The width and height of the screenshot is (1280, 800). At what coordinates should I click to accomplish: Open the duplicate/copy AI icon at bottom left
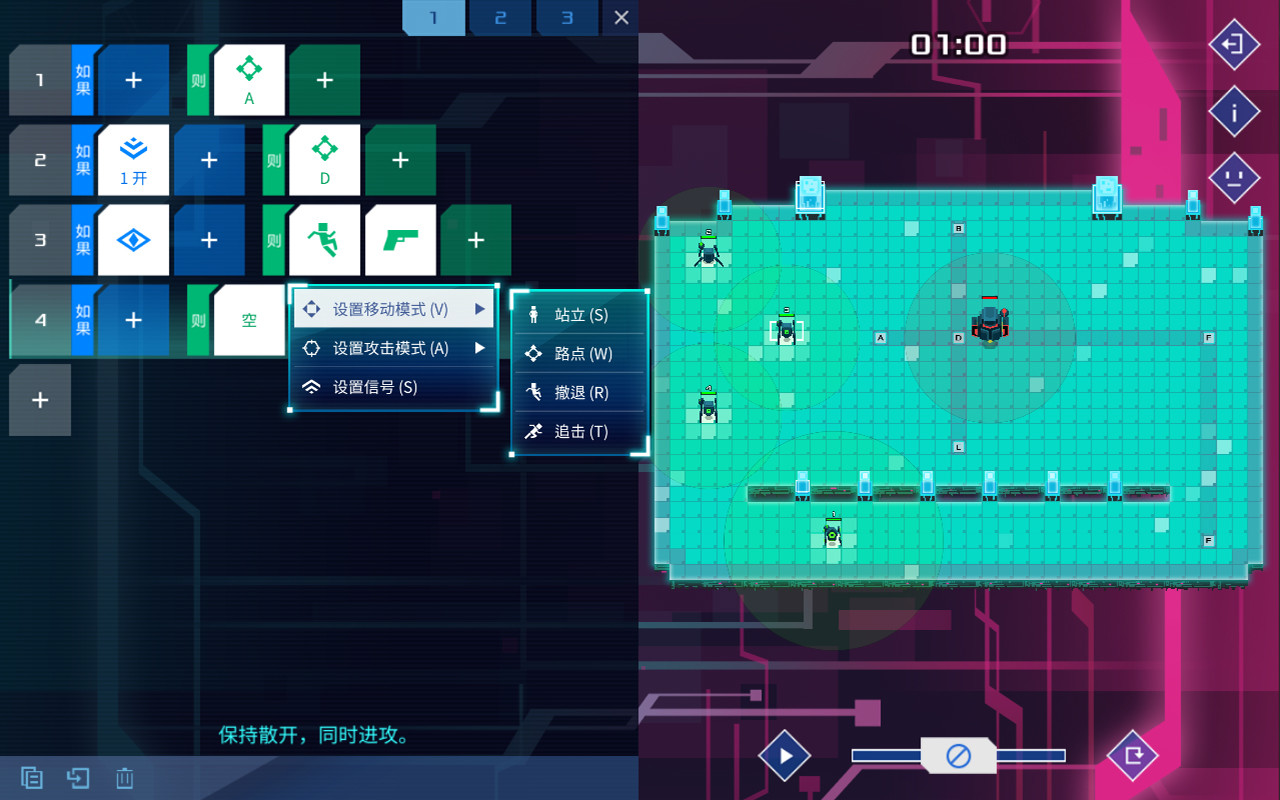(30, 777)
